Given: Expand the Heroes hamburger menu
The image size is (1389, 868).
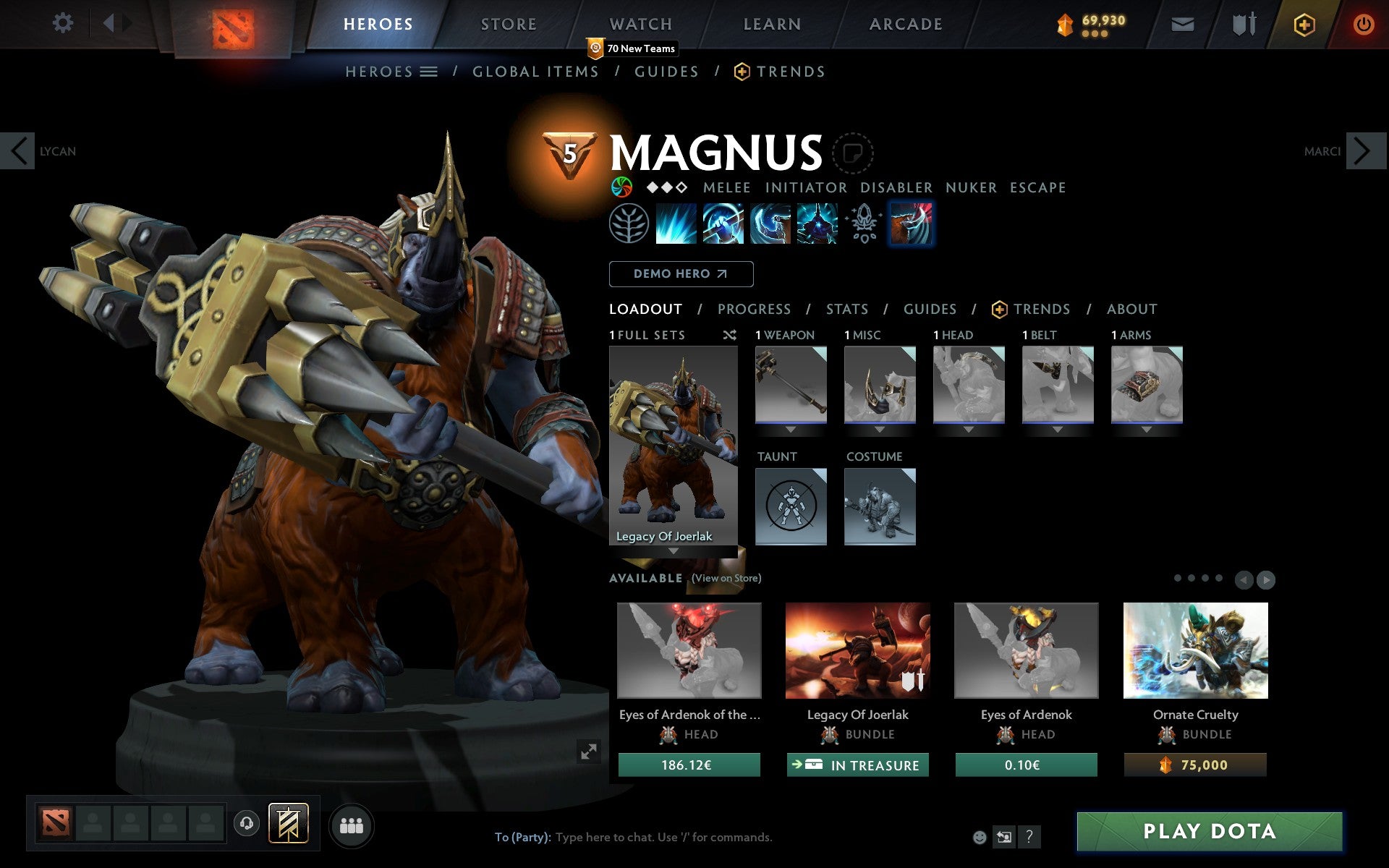Looking at the screenshot, I should 430,72.
